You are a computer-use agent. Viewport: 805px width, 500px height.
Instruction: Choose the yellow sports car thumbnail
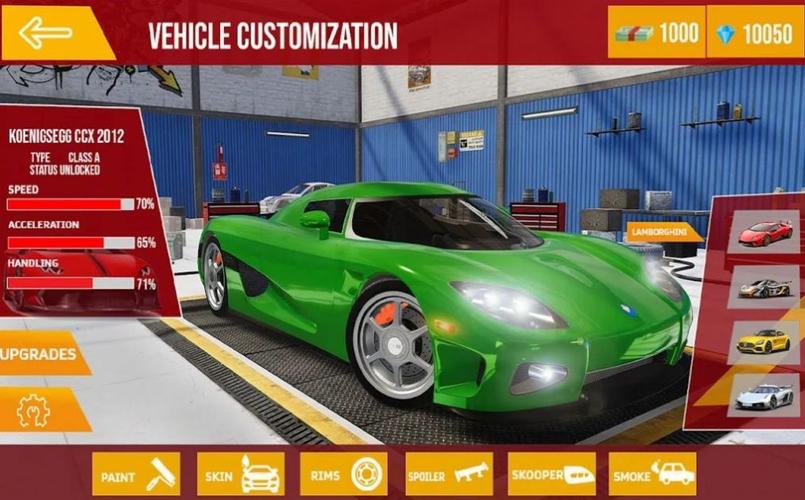(765, 341)
